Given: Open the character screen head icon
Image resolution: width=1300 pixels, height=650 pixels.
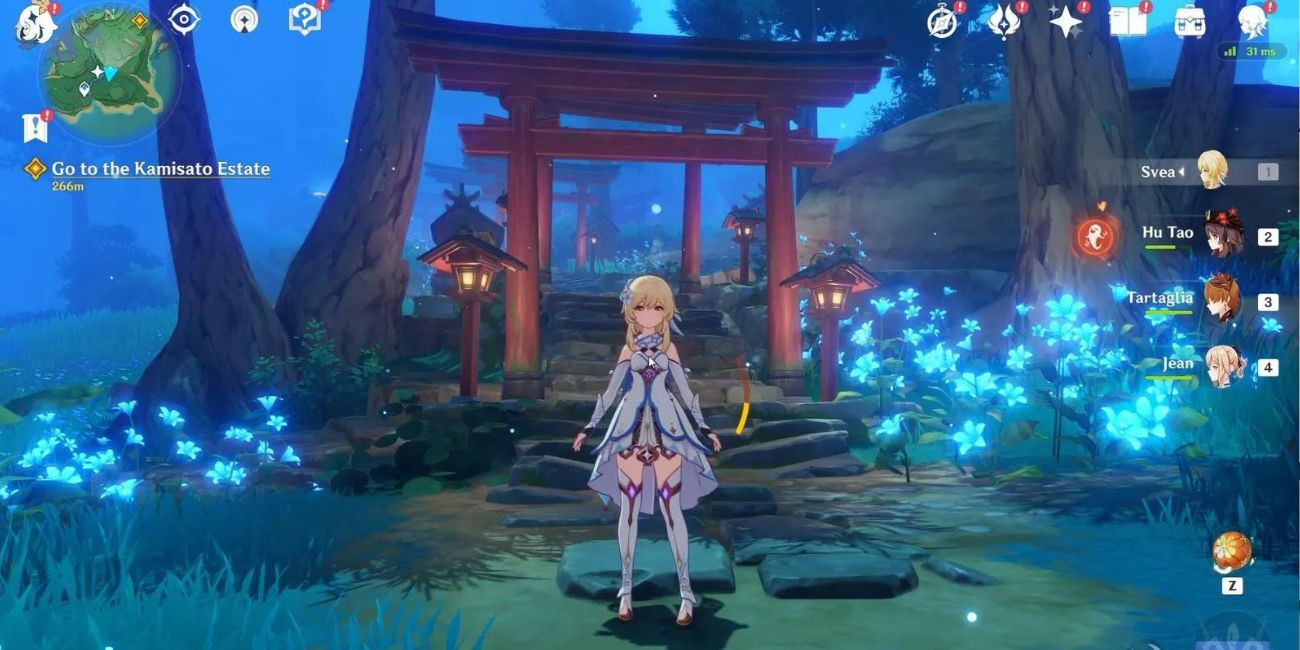Looking at the screenshot, I should (1252, 21).
